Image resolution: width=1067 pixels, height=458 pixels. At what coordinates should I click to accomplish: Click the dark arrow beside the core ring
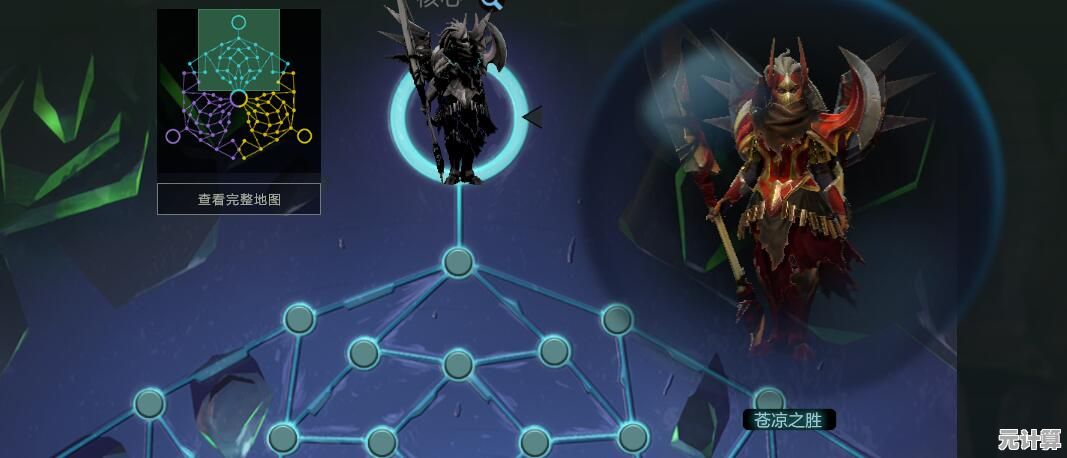533,117
